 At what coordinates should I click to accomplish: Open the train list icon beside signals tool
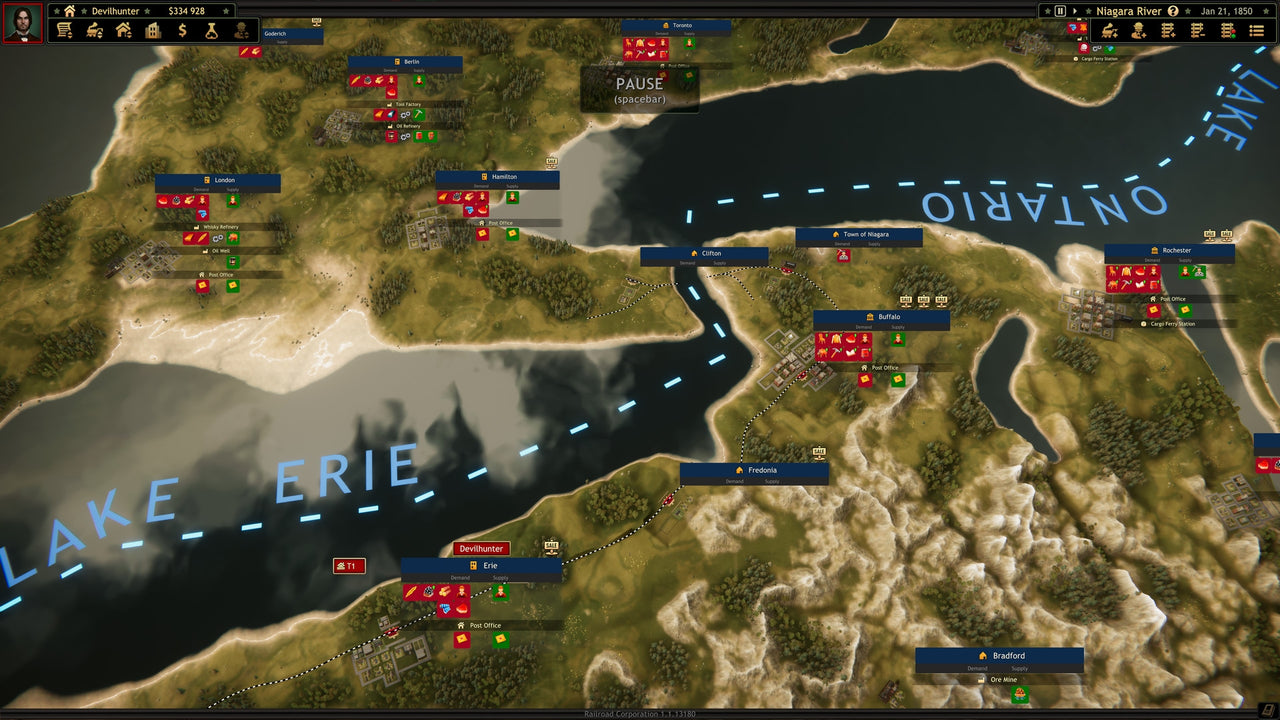1257,31
